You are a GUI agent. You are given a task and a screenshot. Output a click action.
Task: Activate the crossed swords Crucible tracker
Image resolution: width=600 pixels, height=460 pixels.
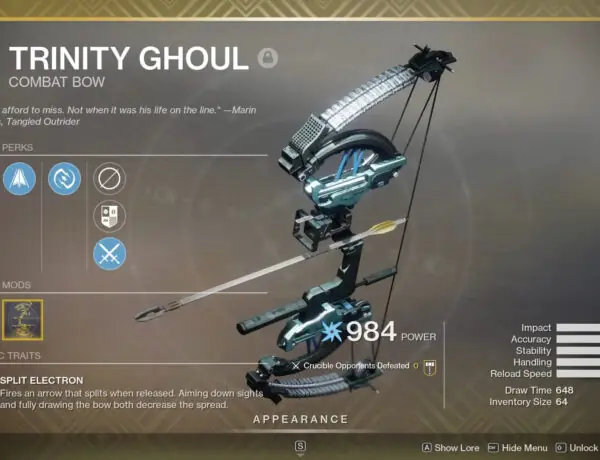109,253
